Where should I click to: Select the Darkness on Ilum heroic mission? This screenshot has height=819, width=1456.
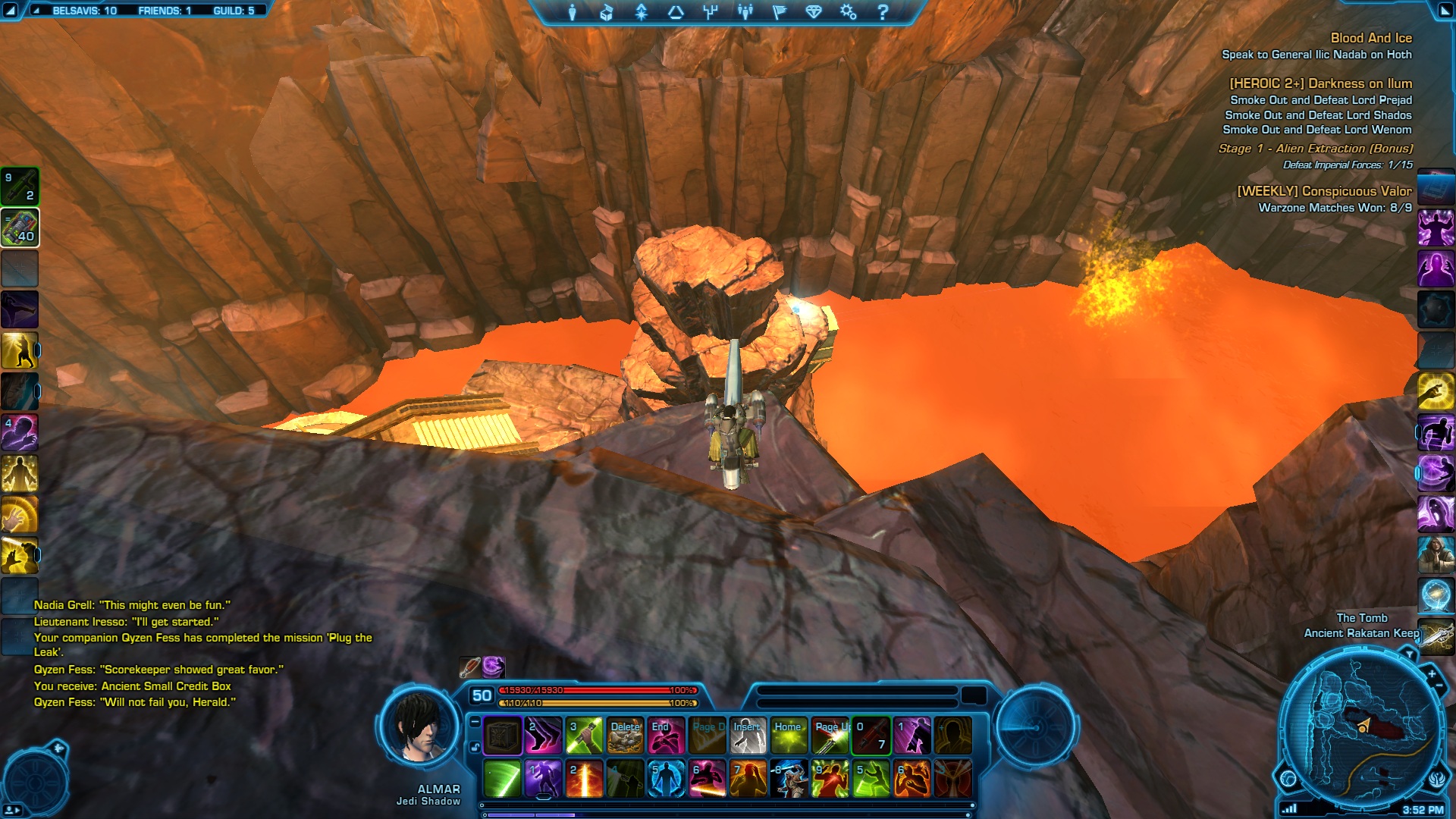(x=1320, y=83)
